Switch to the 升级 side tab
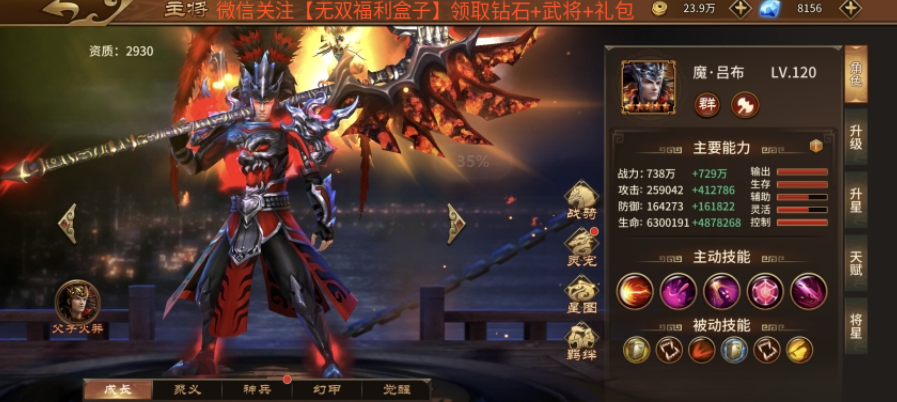This screenshot has height=402, width=897. (856, 139)
